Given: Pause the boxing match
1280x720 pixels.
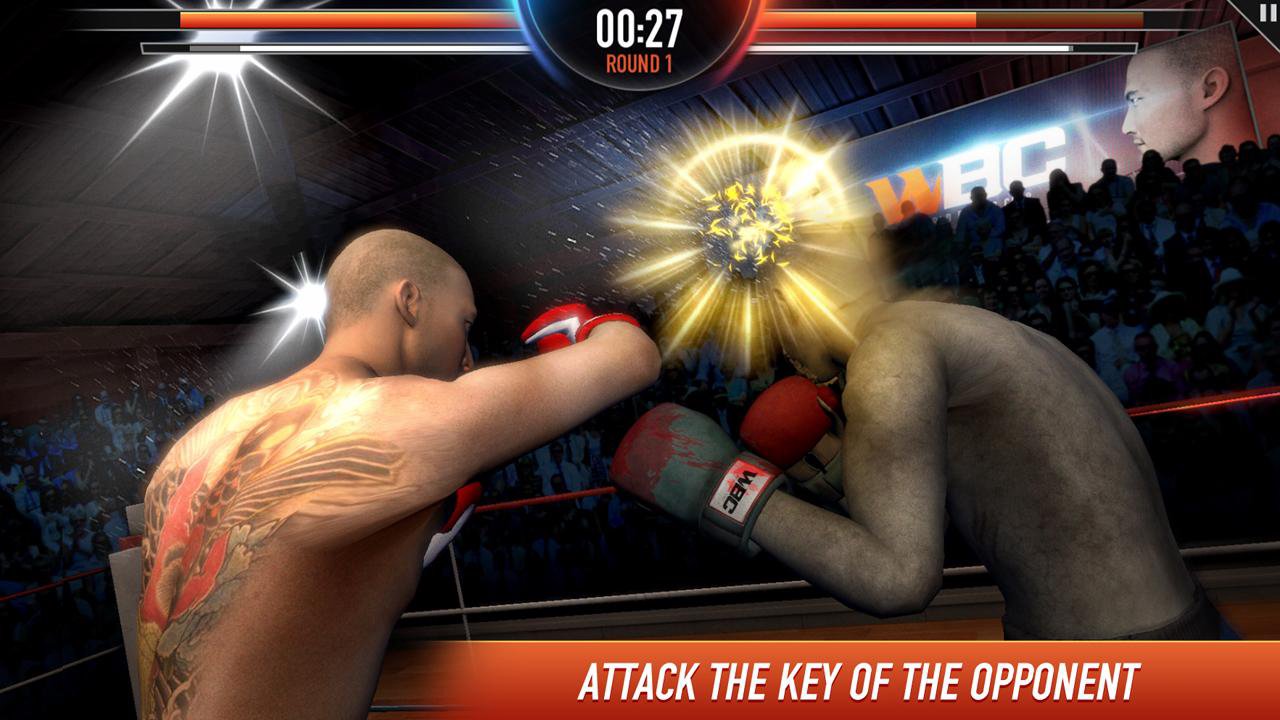Looking at the screenshot, I should [x=1268, y=11].
